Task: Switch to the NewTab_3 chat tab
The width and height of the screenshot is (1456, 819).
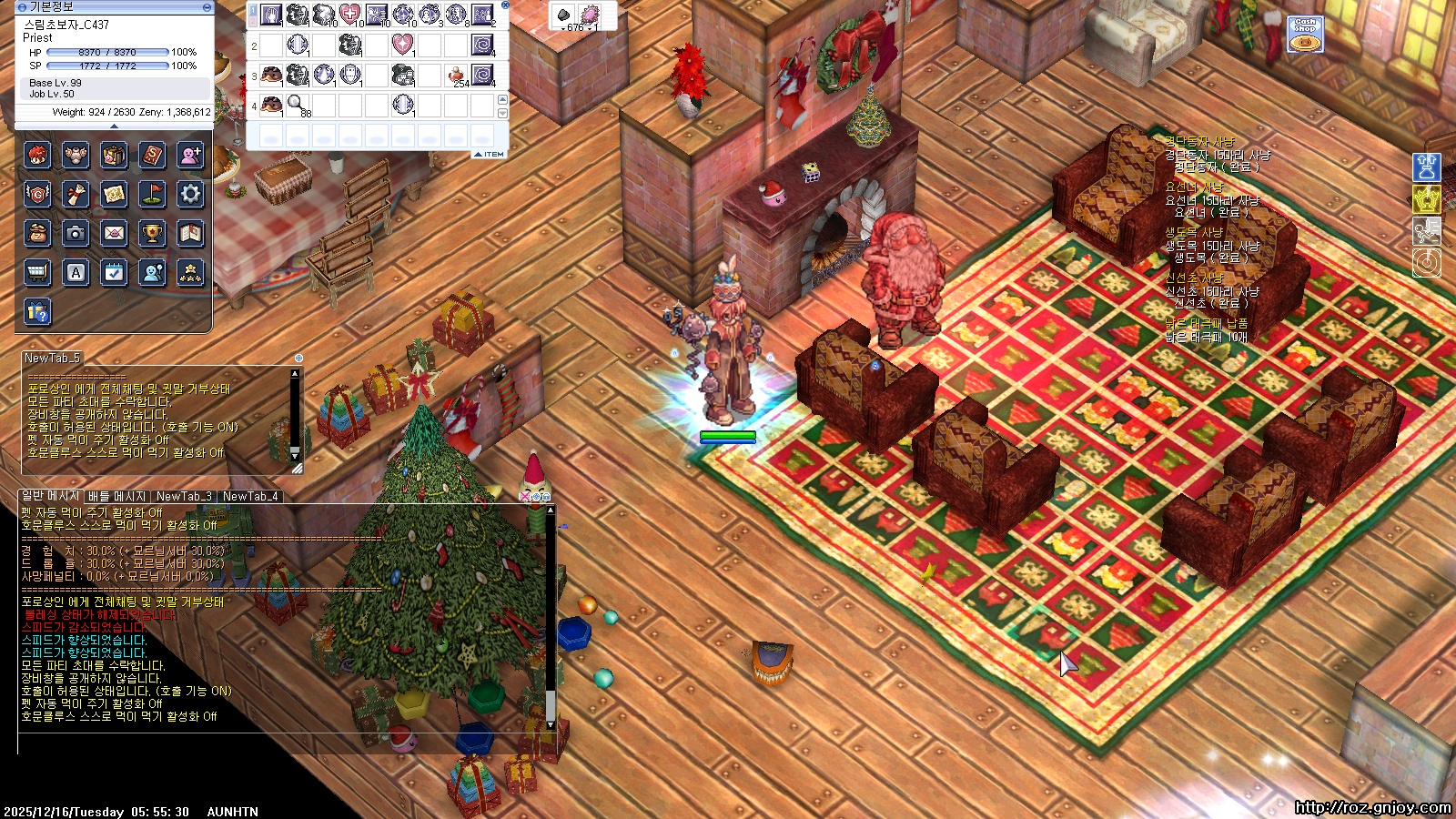Action: [184, 497]
